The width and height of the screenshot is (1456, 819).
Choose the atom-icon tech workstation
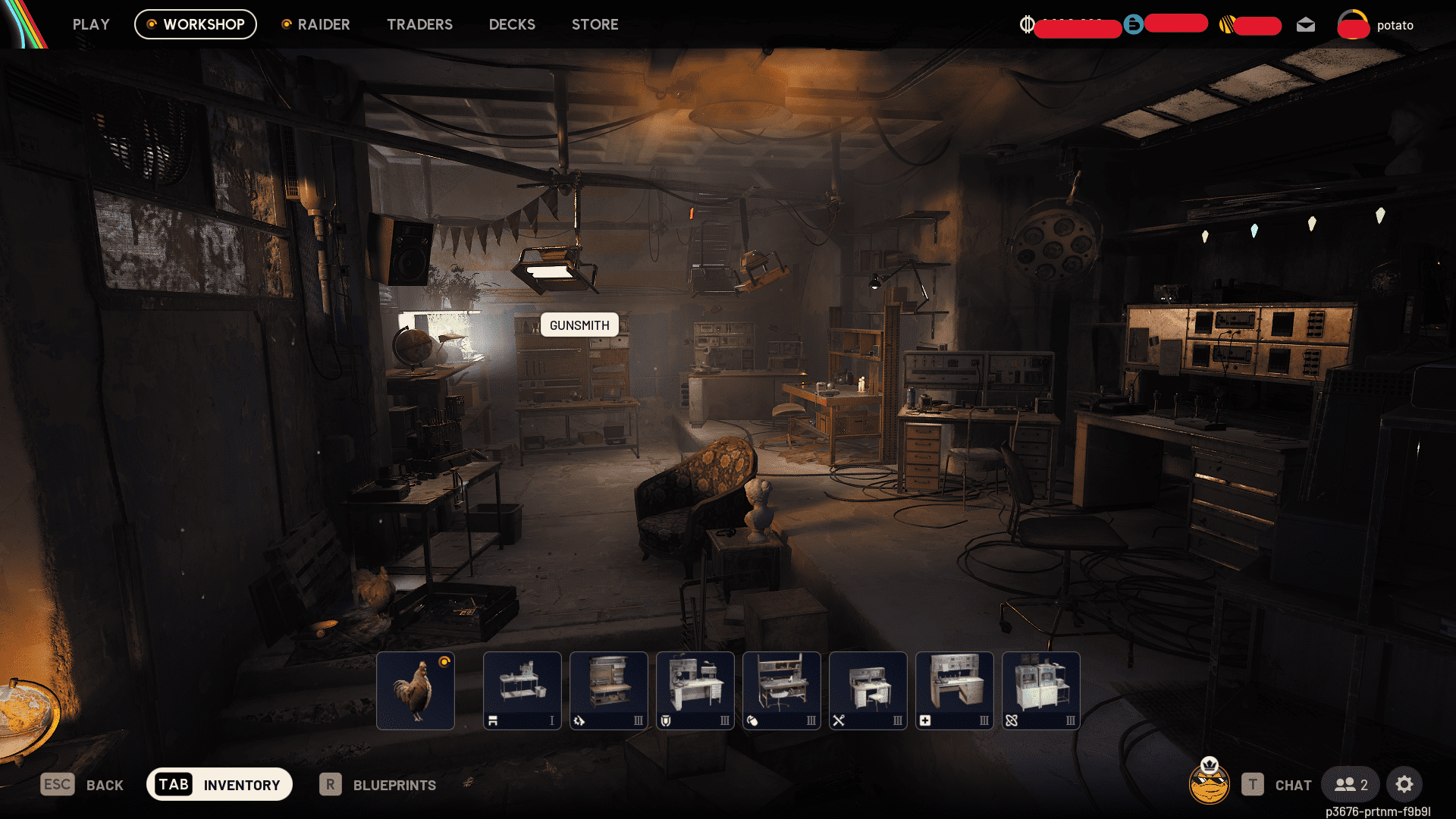pyautogui.click(x=1040, y=690)
